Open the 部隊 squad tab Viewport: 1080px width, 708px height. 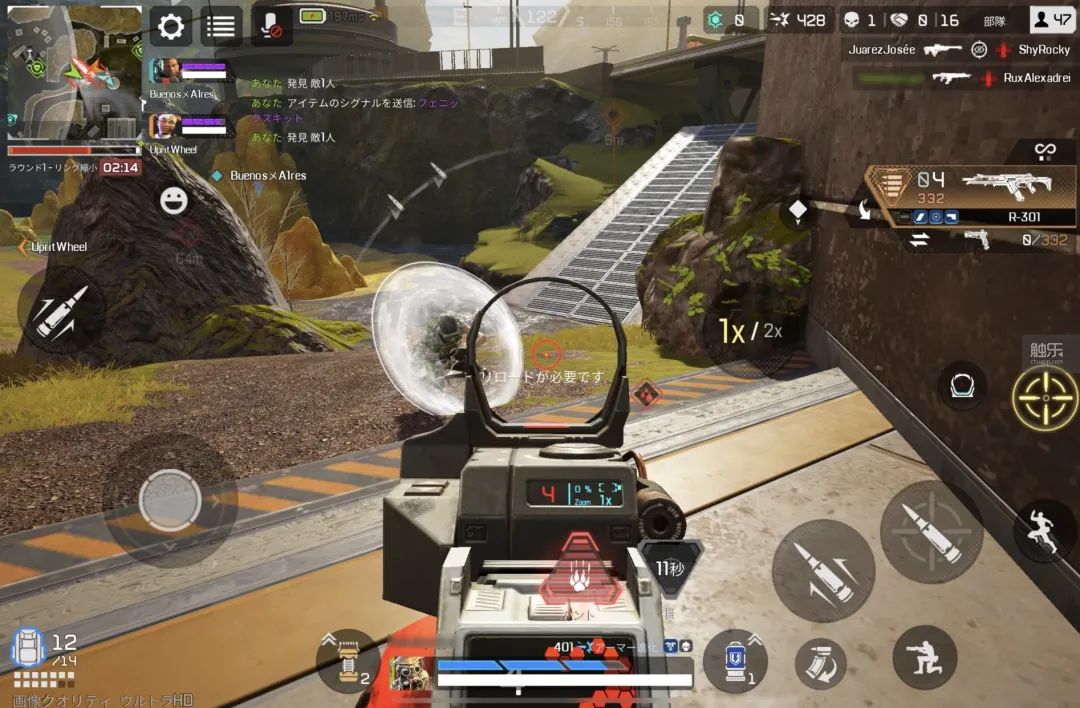coord(994,20)
